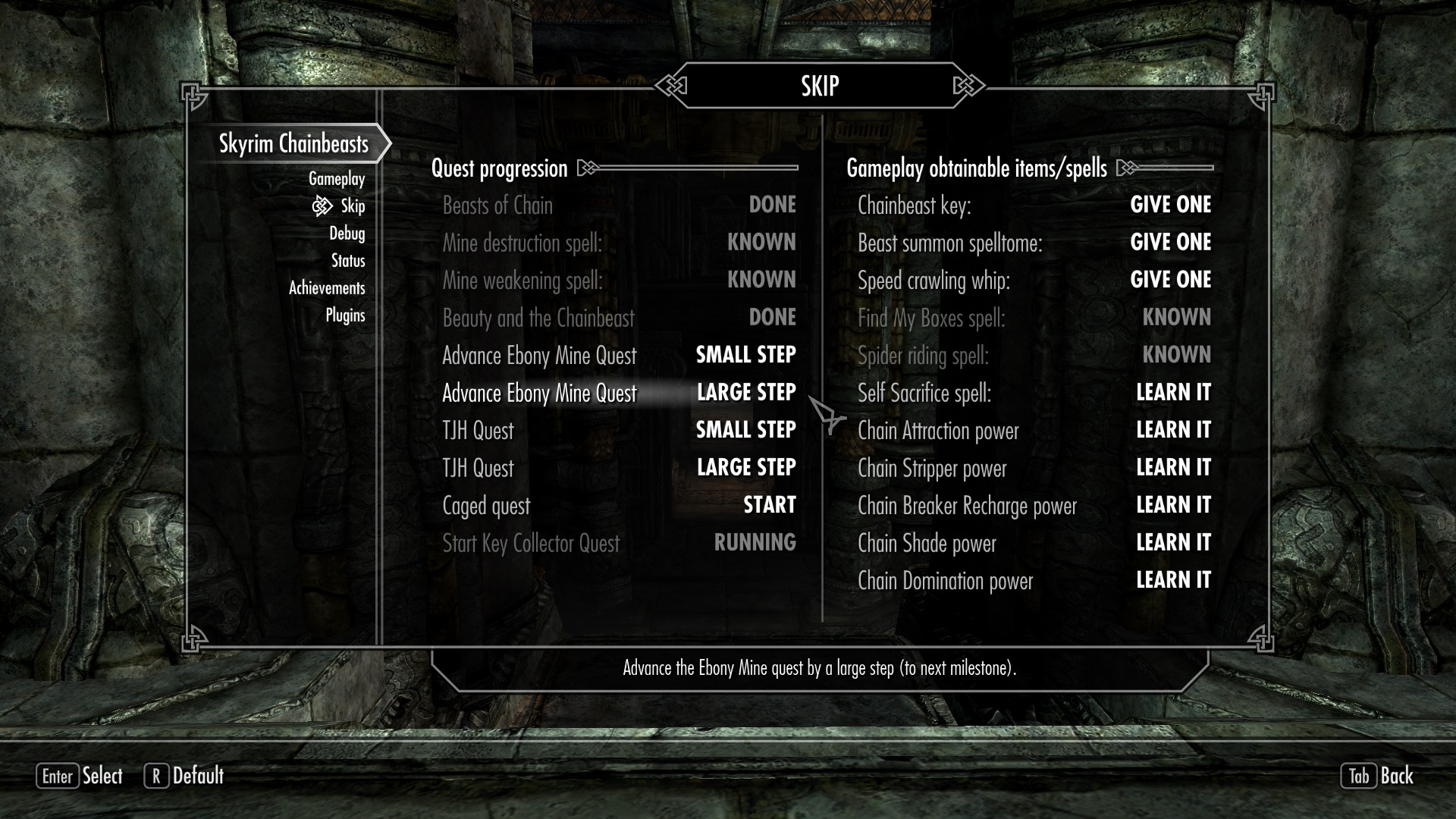Open the Debug page in the sidebar
Viewport: 1456px width, 819px height.
point(347,234)
